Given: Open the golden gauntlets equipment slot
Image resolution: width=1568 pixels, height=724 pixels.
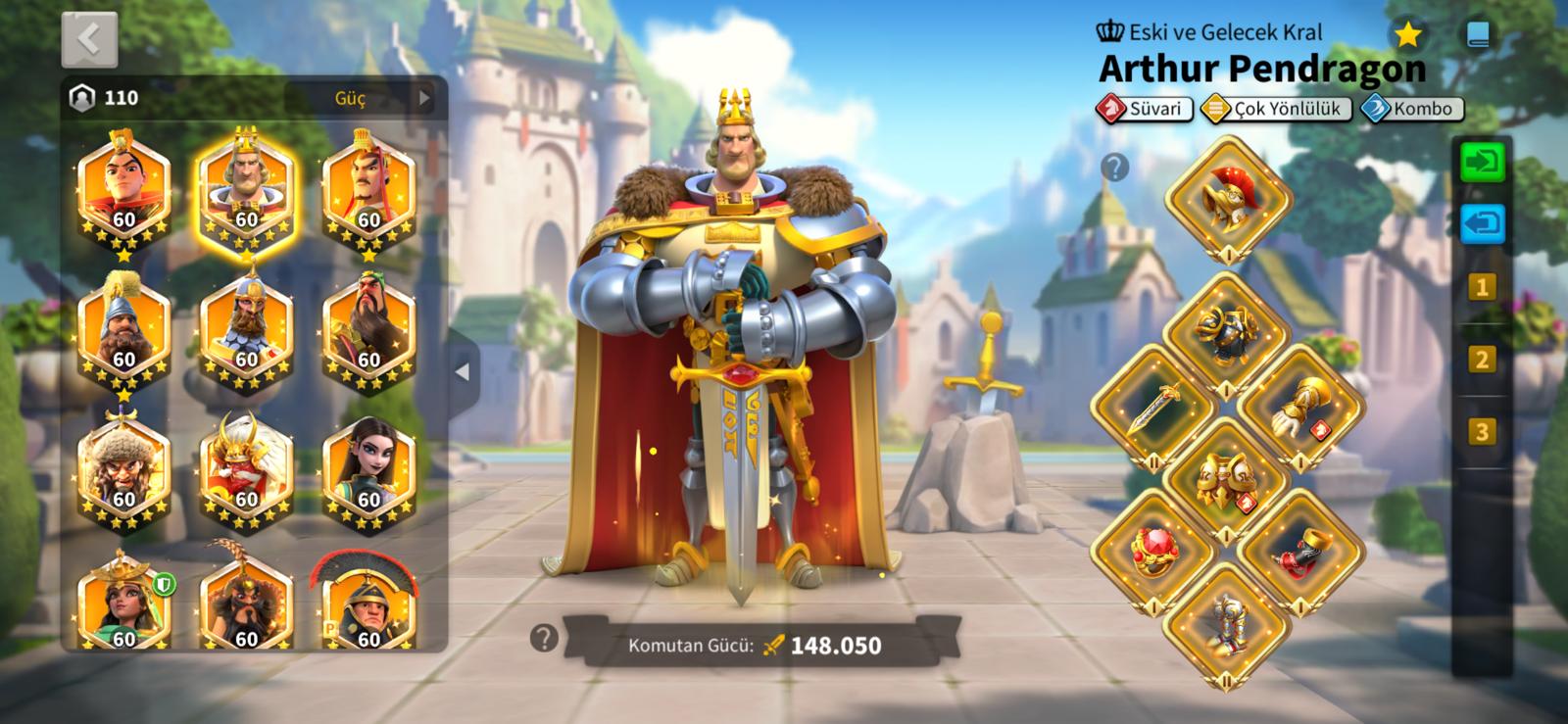Looking at the screenshot, I should point(1300,408).
